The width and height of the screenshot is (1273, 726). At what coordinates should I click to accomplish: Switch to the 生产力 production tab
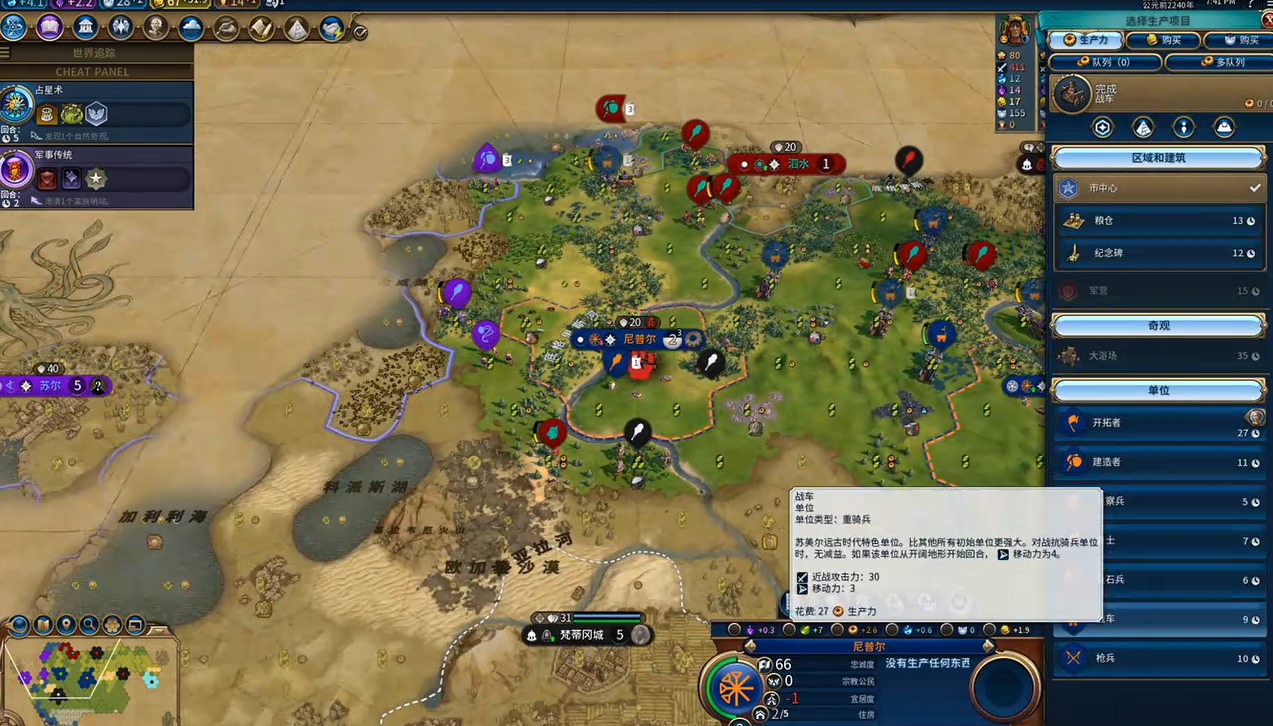point(1085,40)
